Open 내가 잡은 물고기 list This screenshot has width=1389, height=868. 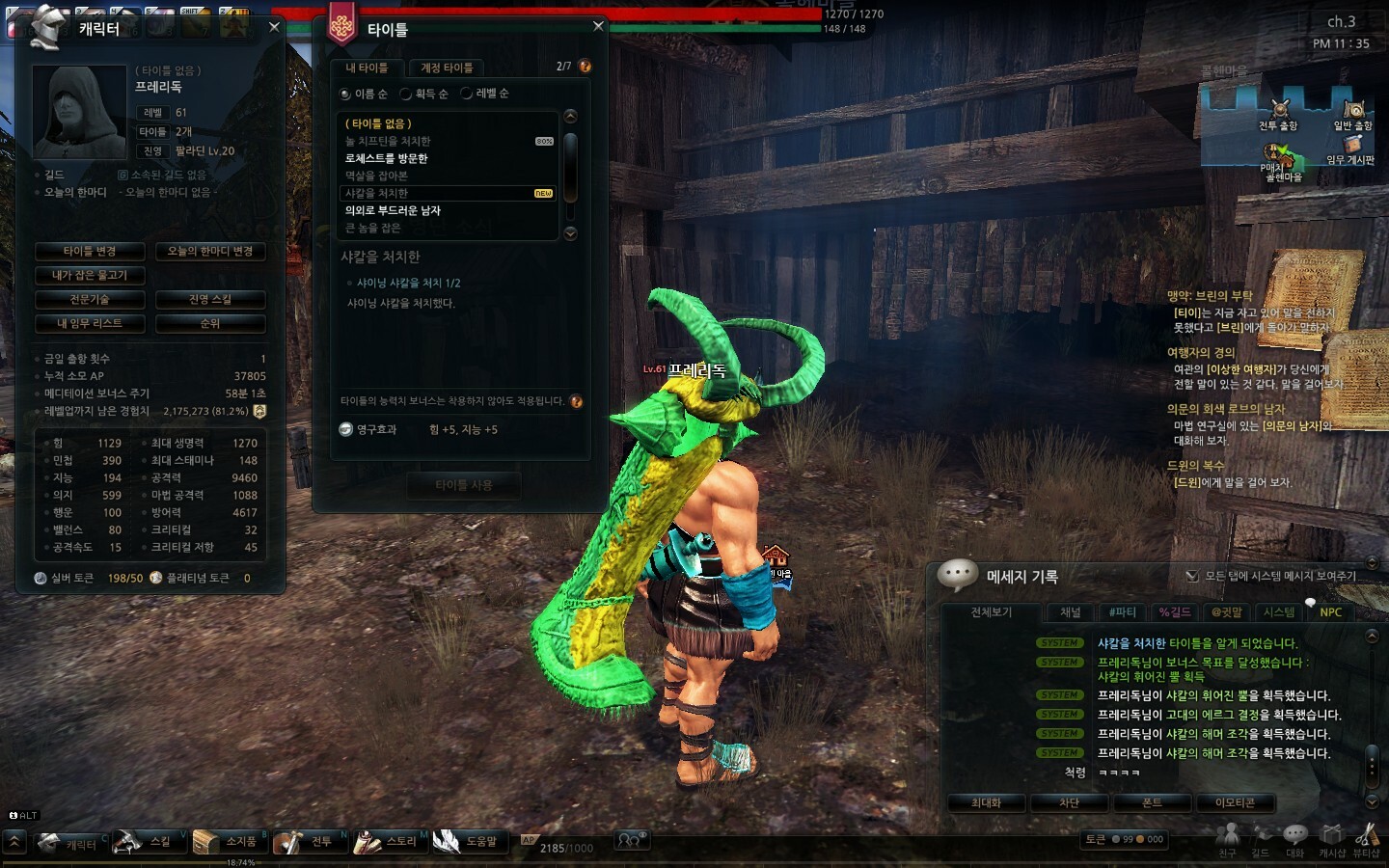point(90,276)
